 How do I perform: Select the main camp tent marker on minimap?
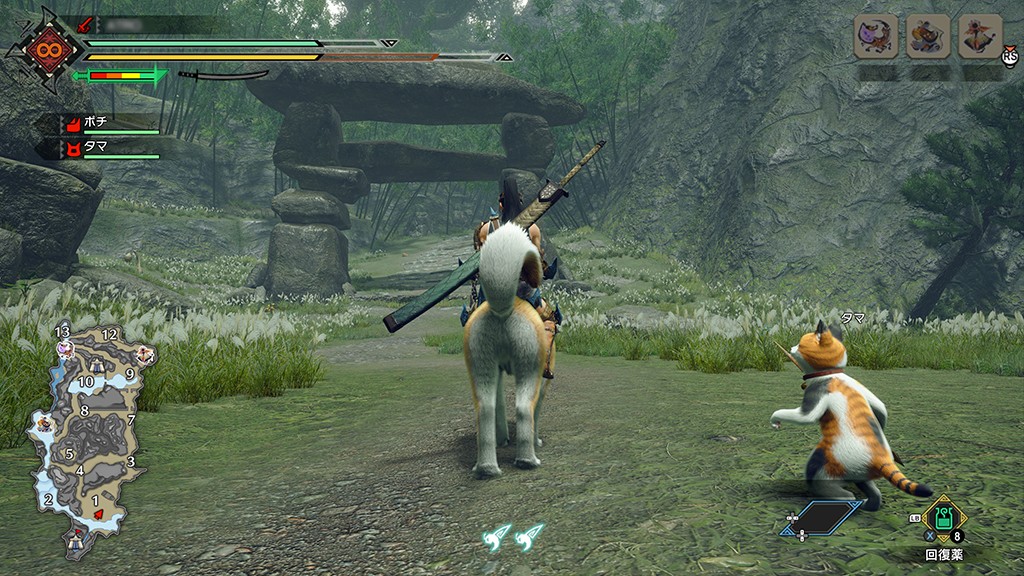pos(76,541)
